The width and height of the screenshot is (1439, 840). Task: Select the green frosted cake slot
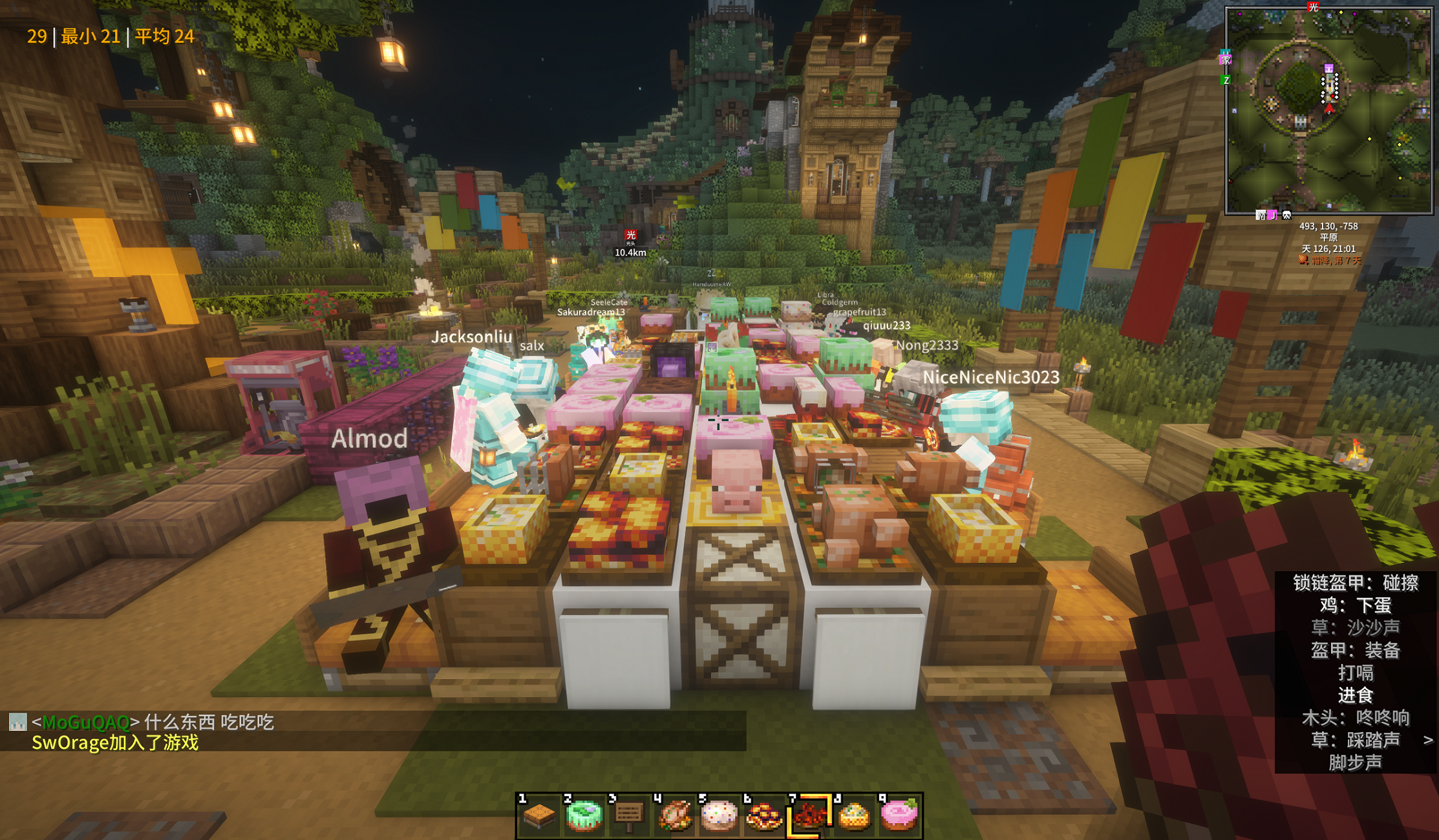584,815
